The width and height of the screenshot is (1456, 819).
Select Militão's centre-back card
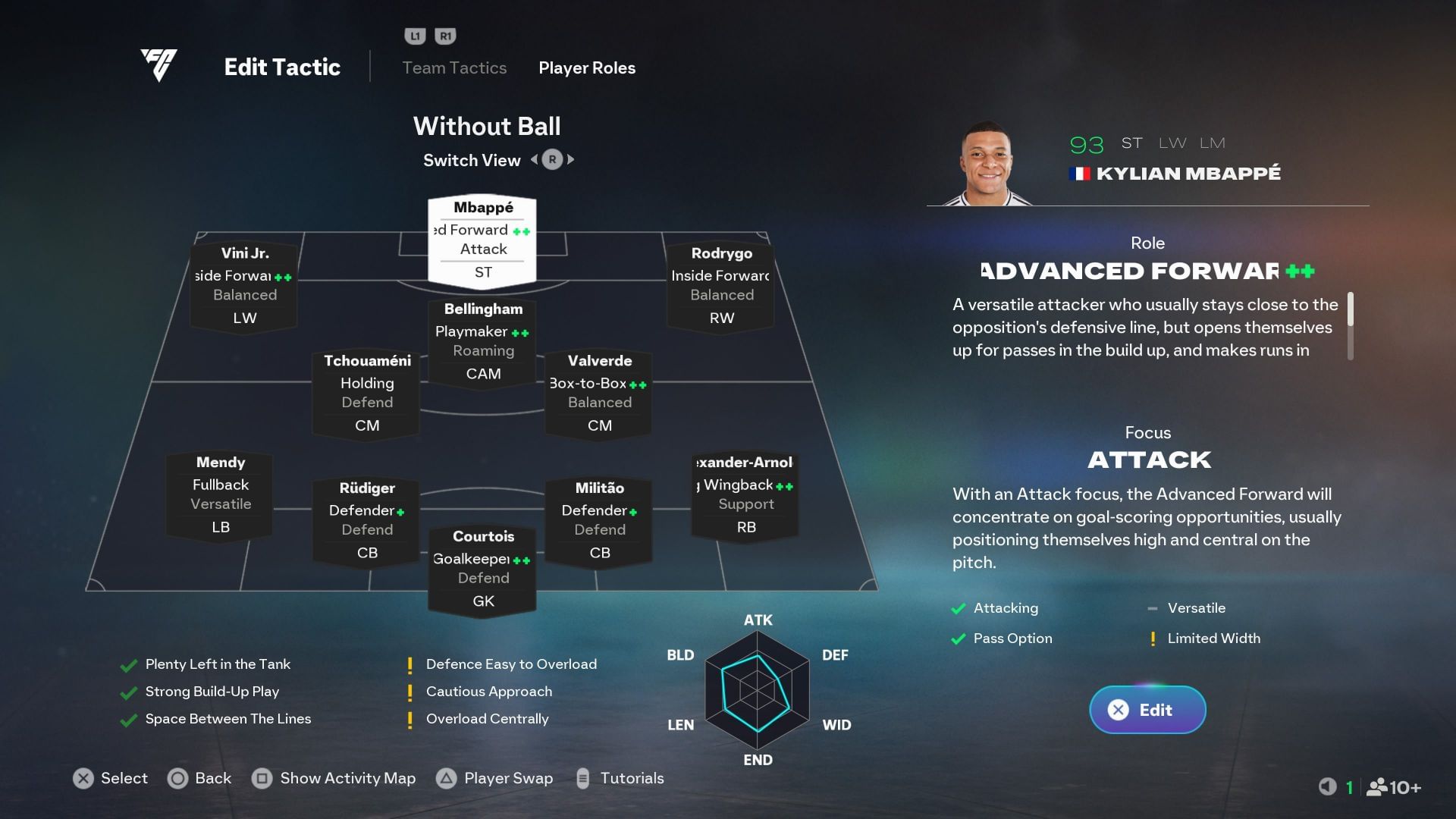click(599, 520)
